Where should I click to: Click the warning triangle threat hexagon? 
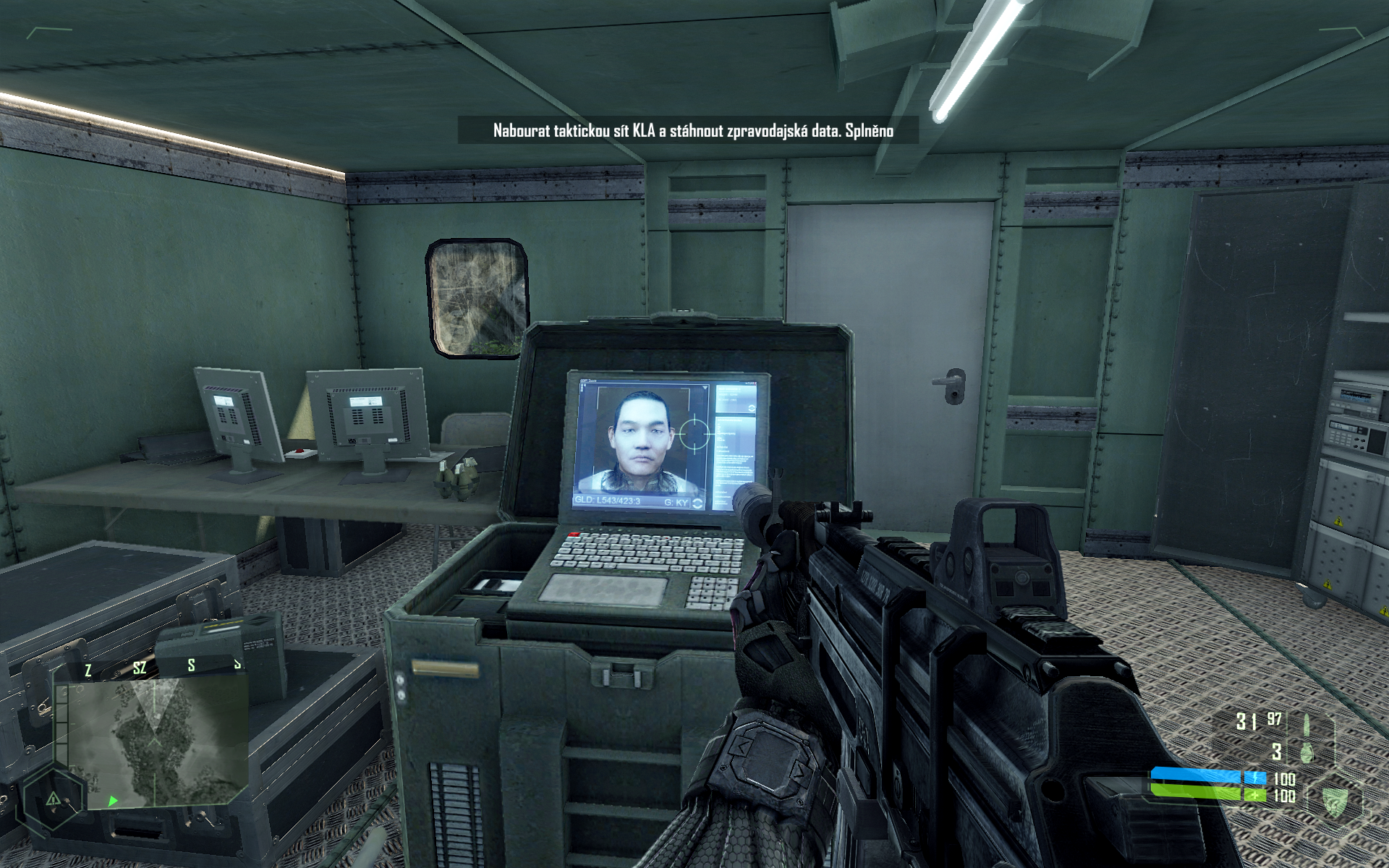click(x=54, y=799)
